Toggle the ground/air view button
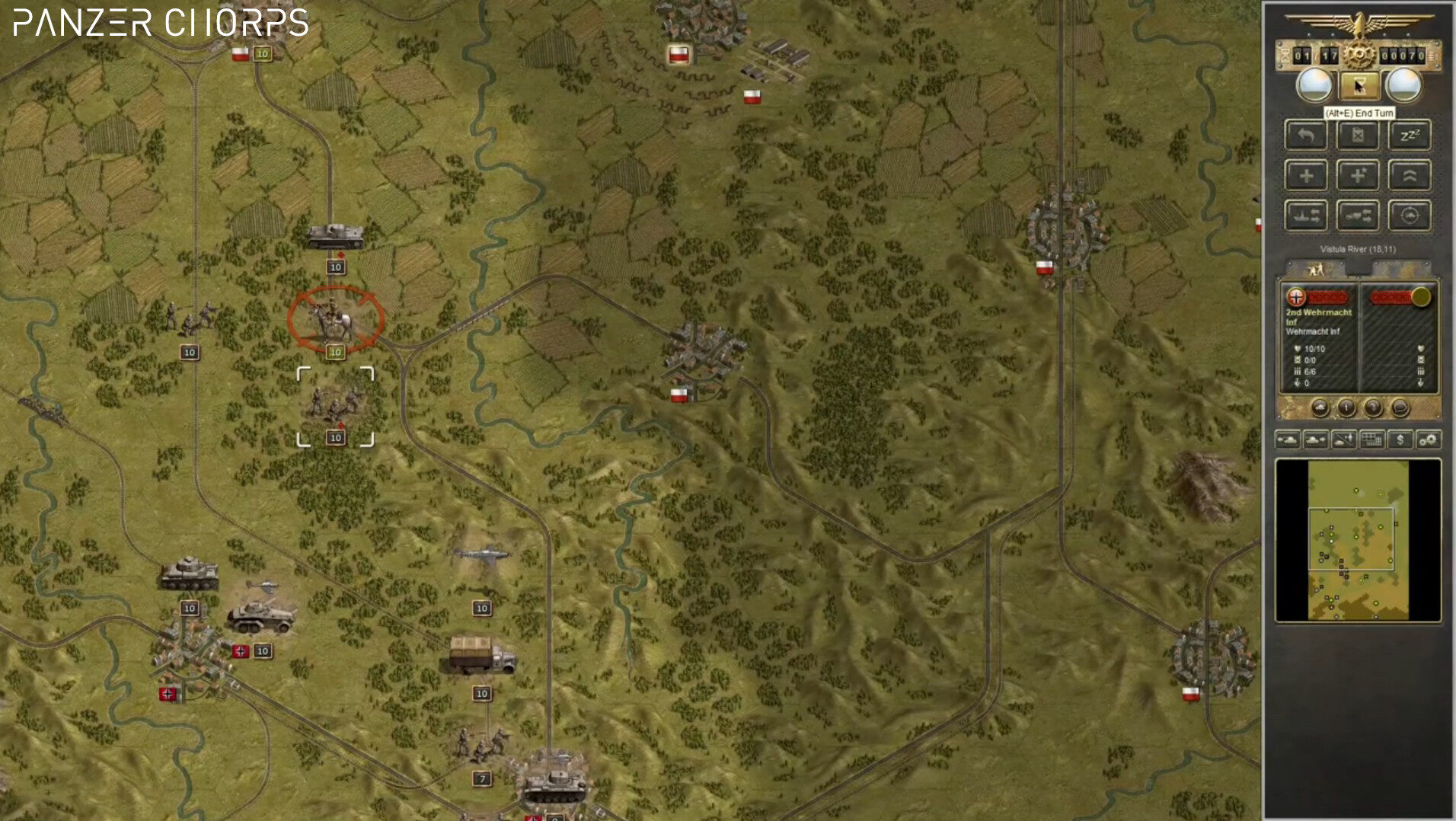 coord(1343,440)
